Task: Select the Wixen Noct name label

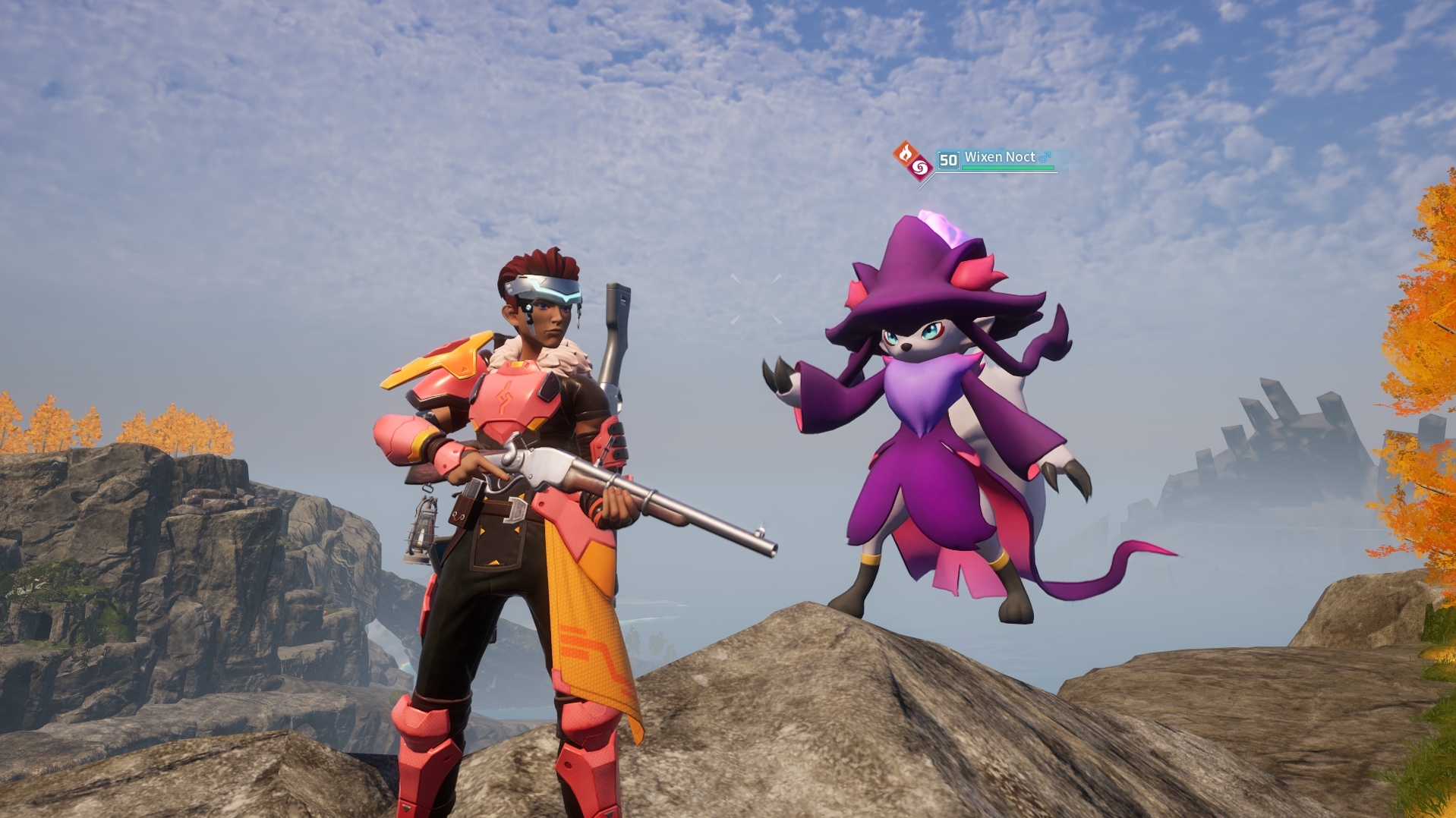Action: (x=999, y=157)
